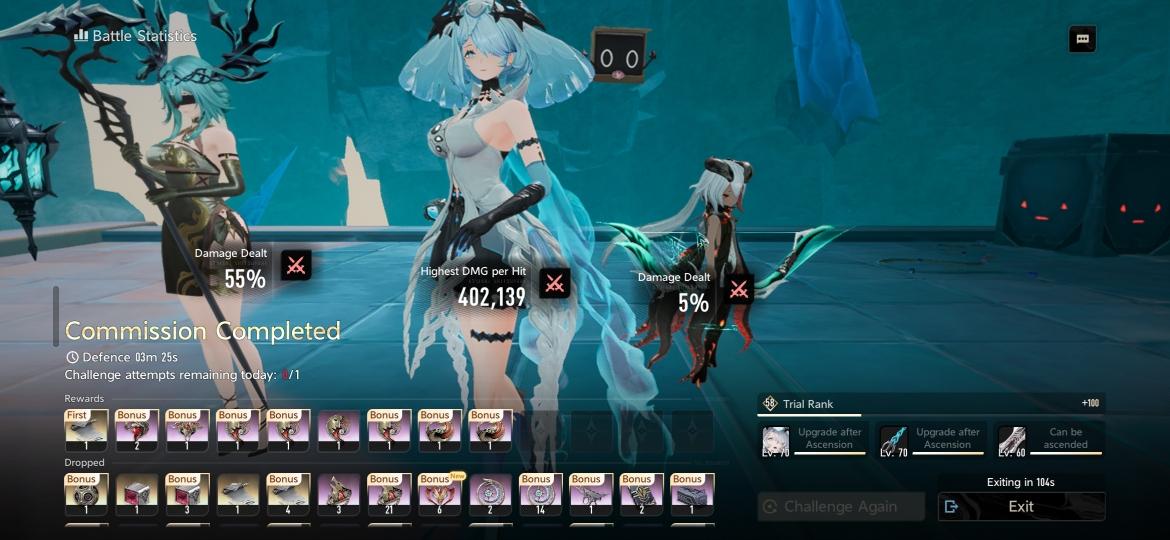Select the dropped item with quantity 14
1170x540 pixels.
[x=541, y=494]
